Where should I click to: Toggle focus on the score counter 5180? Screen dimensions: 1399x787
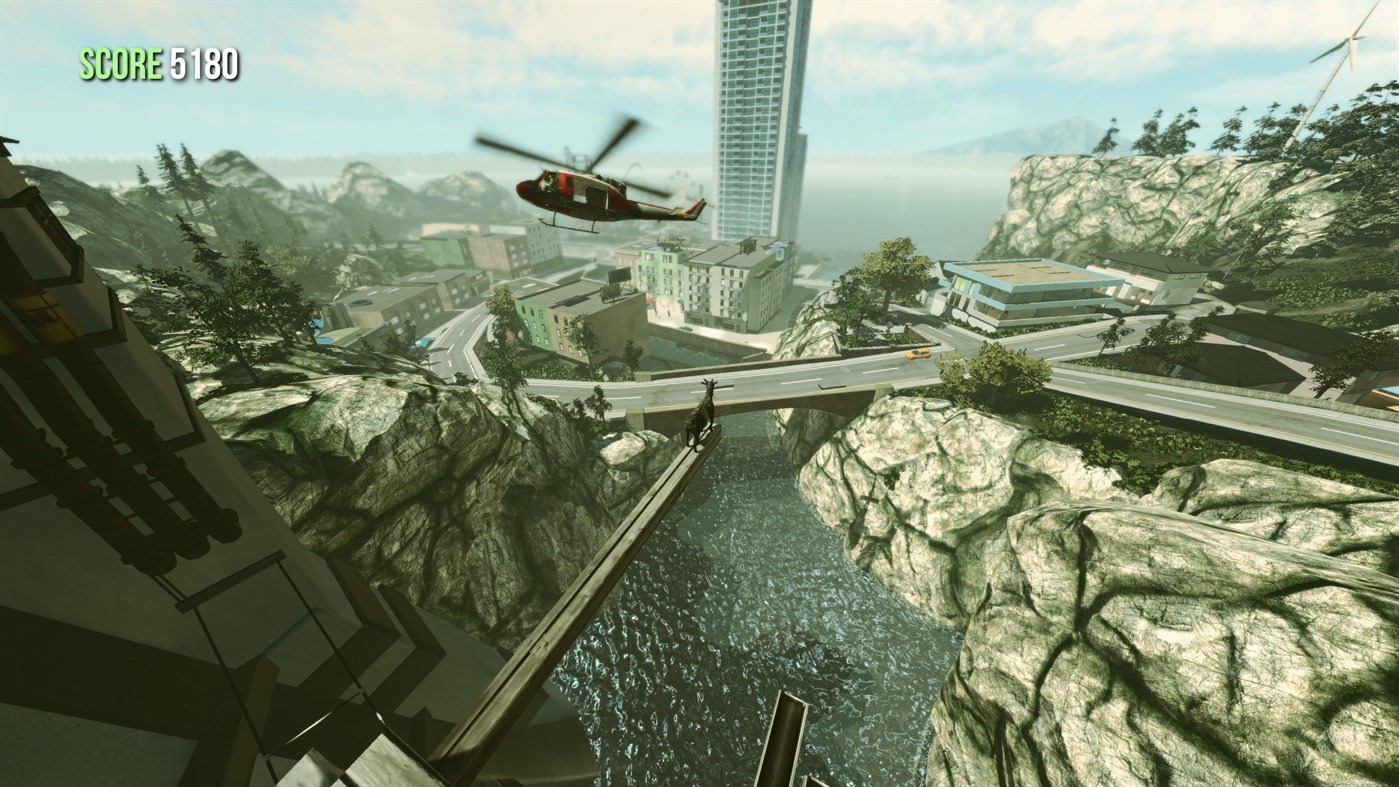pos(203,64)
